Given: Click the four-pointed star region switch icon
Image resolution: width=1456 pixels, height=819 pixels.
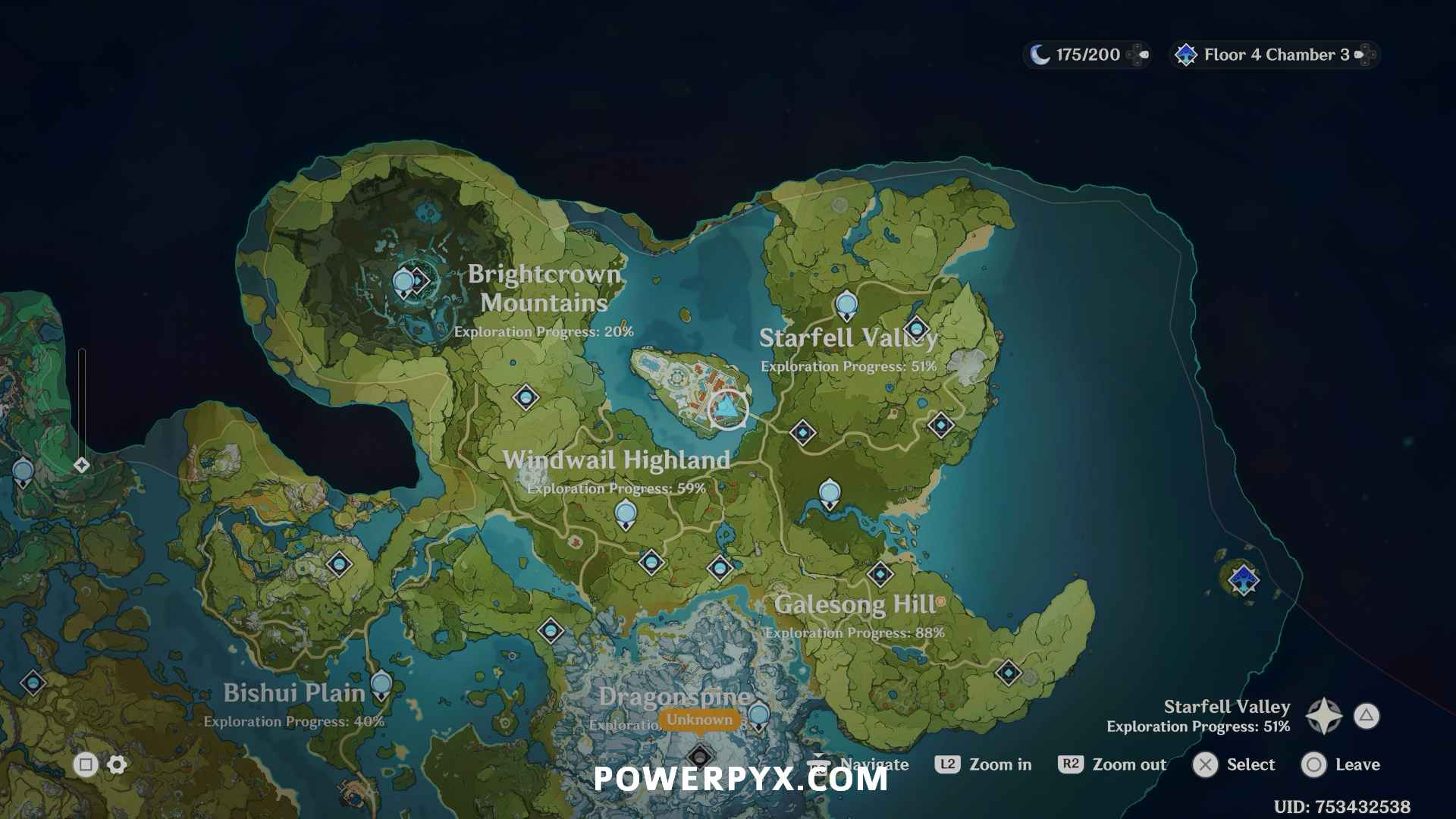Looking at the screenshot, I should click(1324, 716).
